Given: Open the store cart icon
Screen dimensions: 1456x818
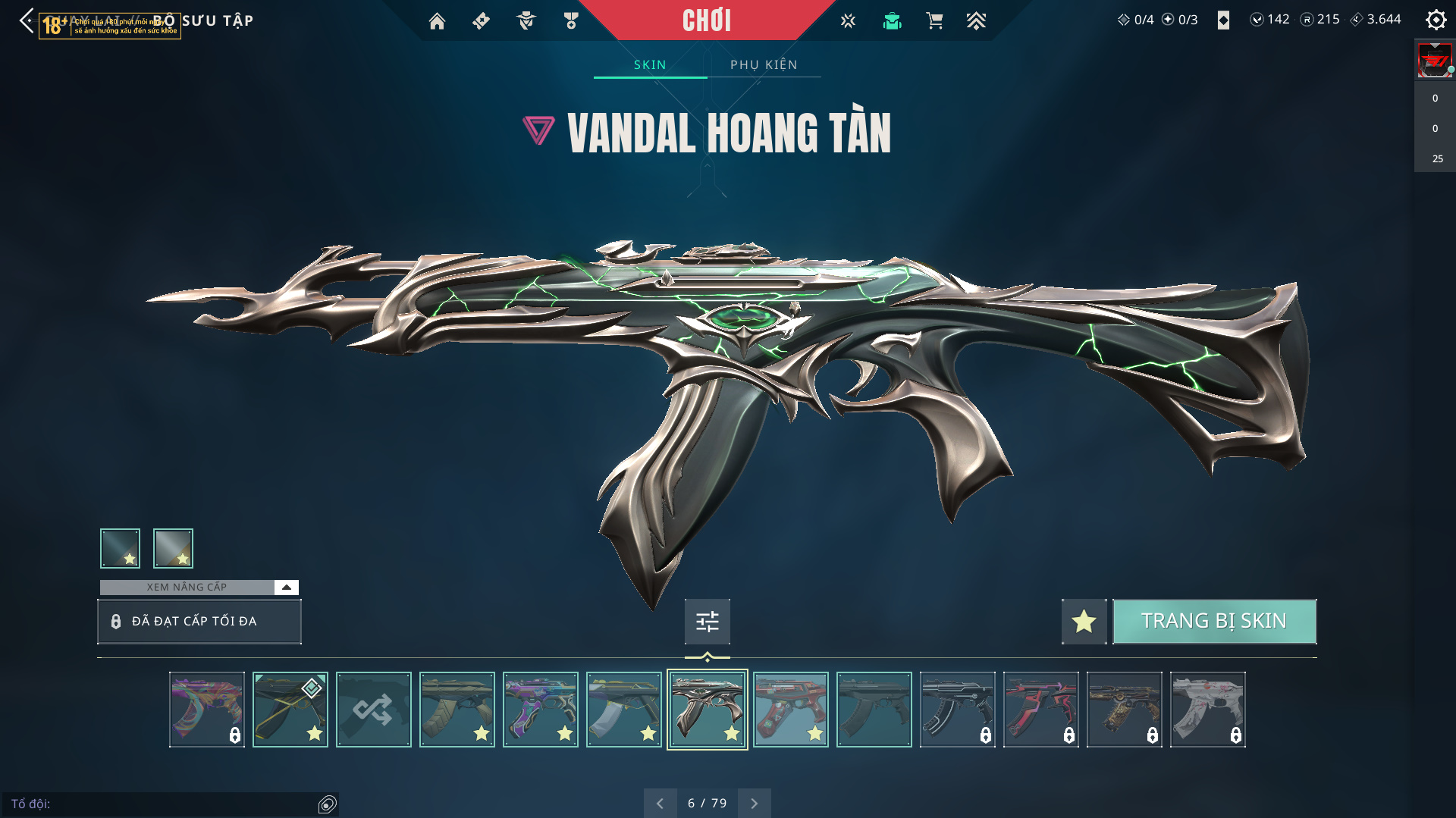Looking at the screenshot, I should coord(934,21).
